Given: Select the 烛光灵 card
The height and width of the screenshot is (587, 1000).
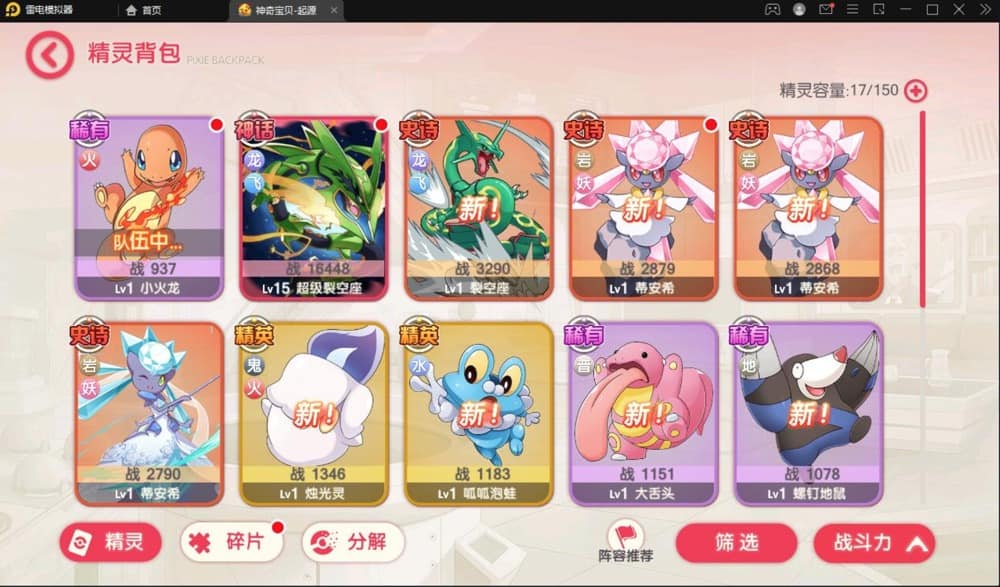Looking at the screenshot, I should point(313,413).
